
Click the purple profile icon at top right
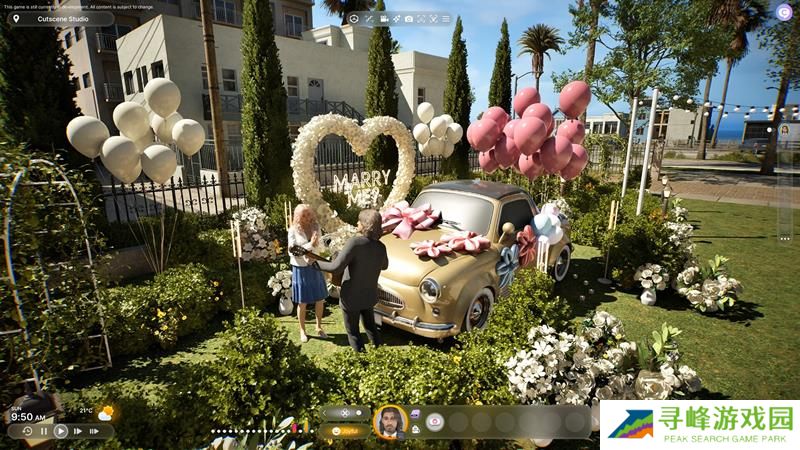click(x=784, y=12)
